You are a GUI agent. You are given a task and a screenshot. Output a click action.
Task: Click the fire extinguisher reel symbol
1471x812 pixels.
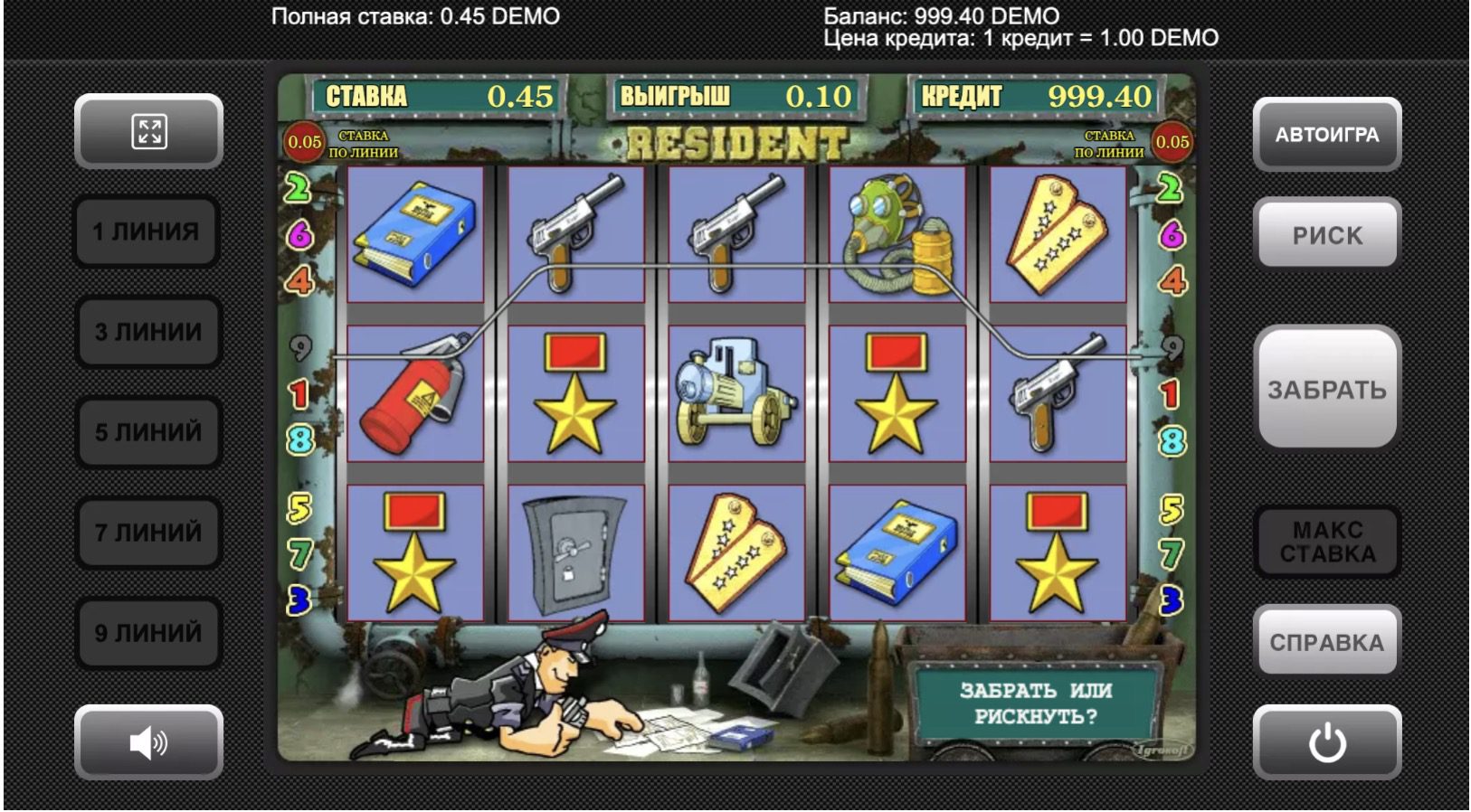tap(417, 396)
